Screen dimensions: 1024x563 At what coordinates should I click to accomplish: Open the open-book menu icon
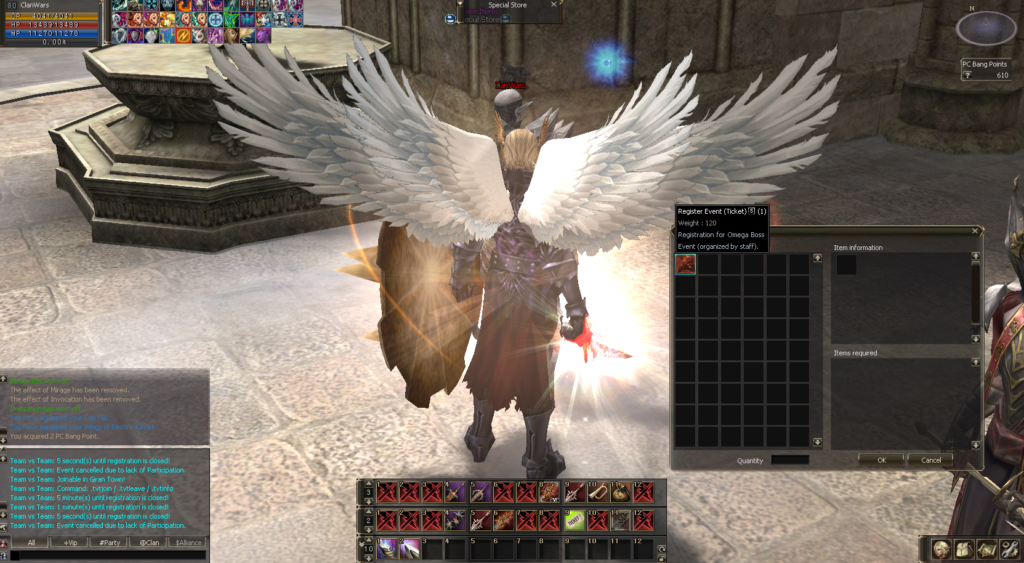pyautogui.click(x=964, y=549)
